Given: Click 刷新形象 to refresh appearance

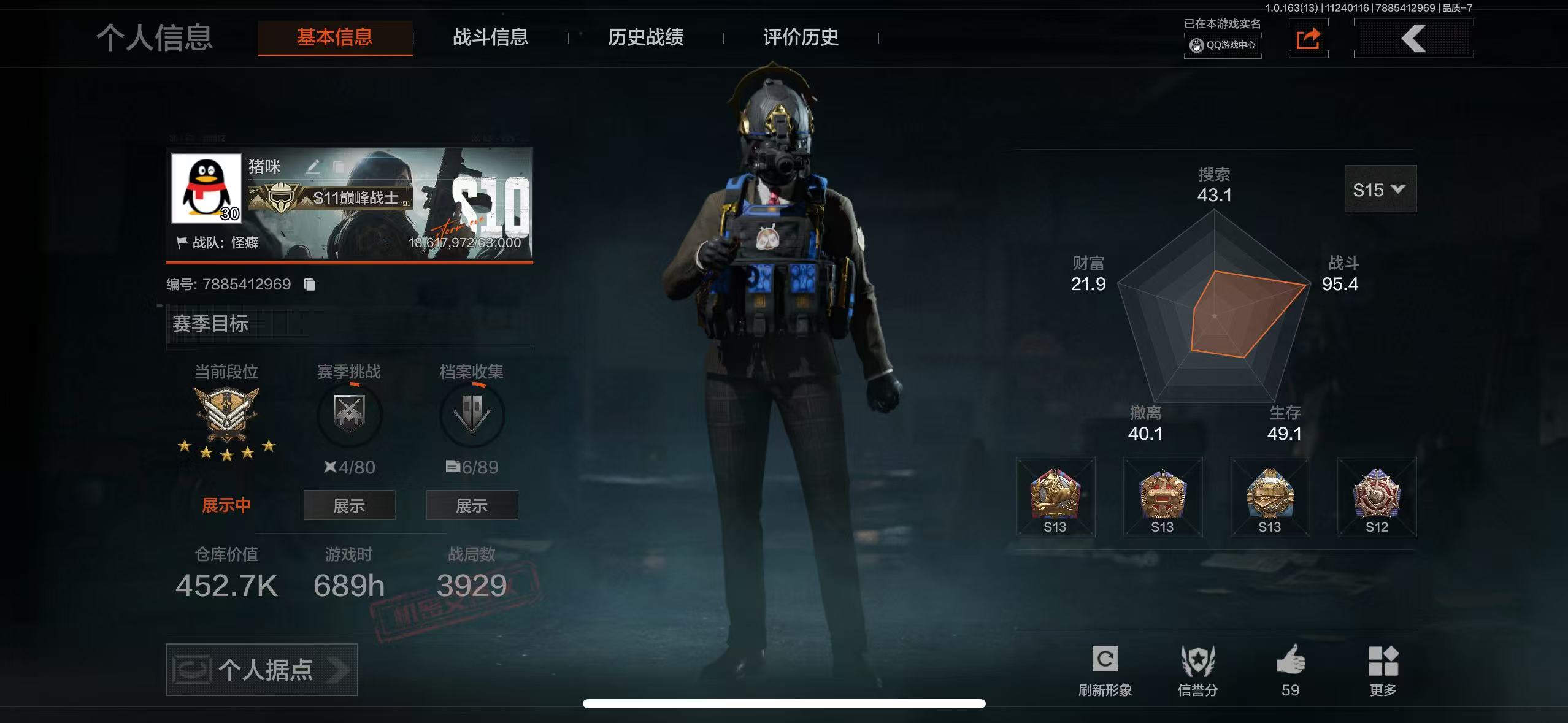Looking at the screenshot, I should point(1105,670).
